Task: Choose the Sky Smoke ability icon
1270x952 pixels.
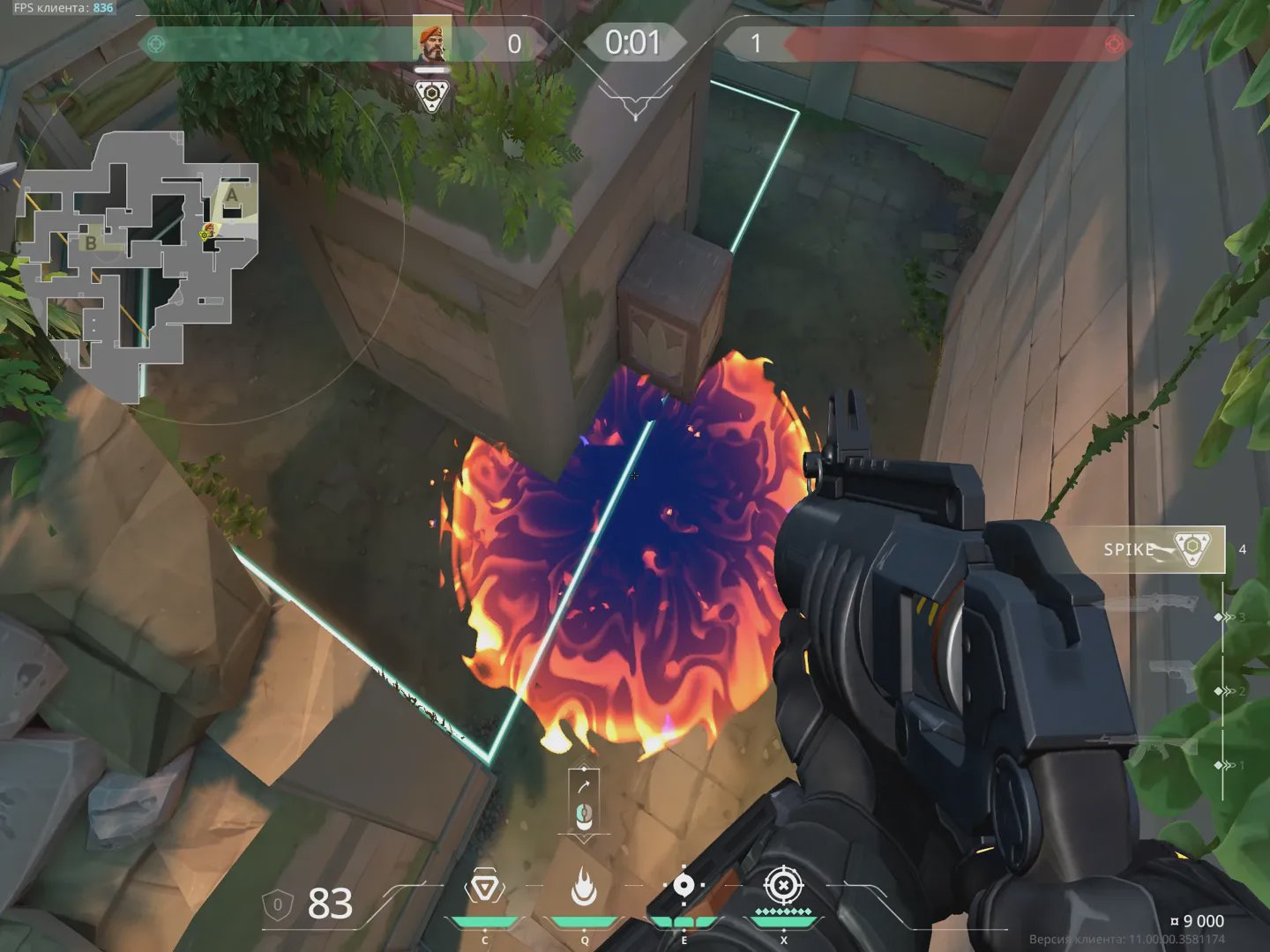Action: (x=684, y=887)
